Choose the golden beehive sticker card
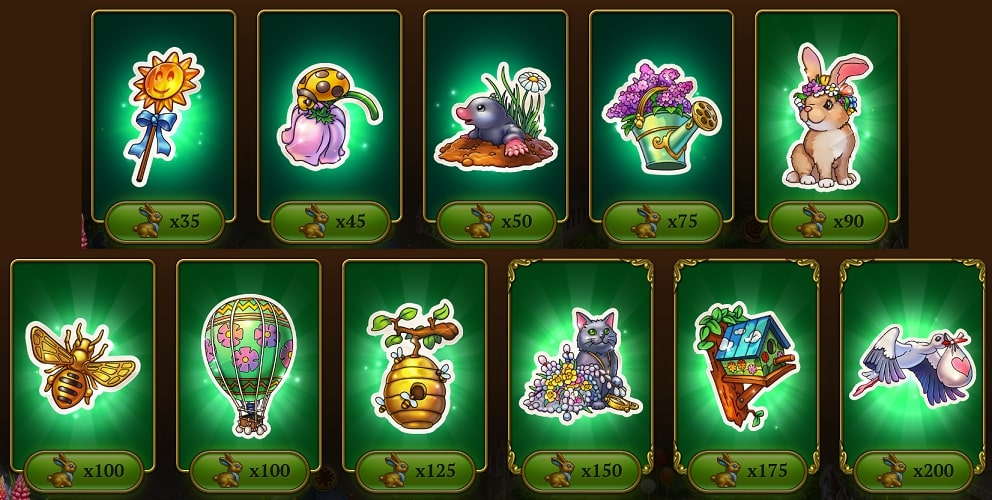992x500 pixels. tap(415, 362)
